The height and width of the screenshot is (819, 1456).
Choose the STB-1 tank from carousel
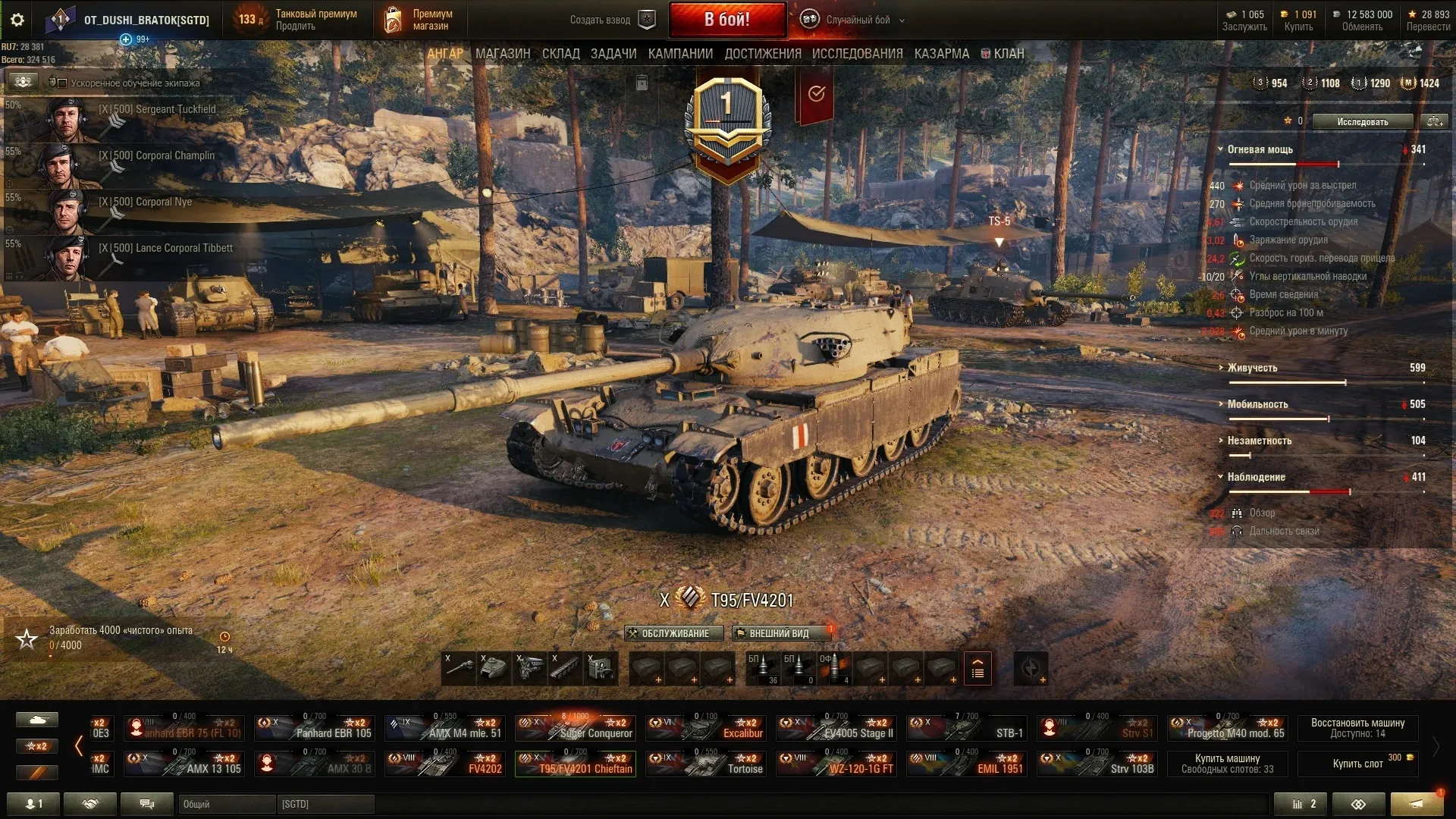(x=967, y=727)
